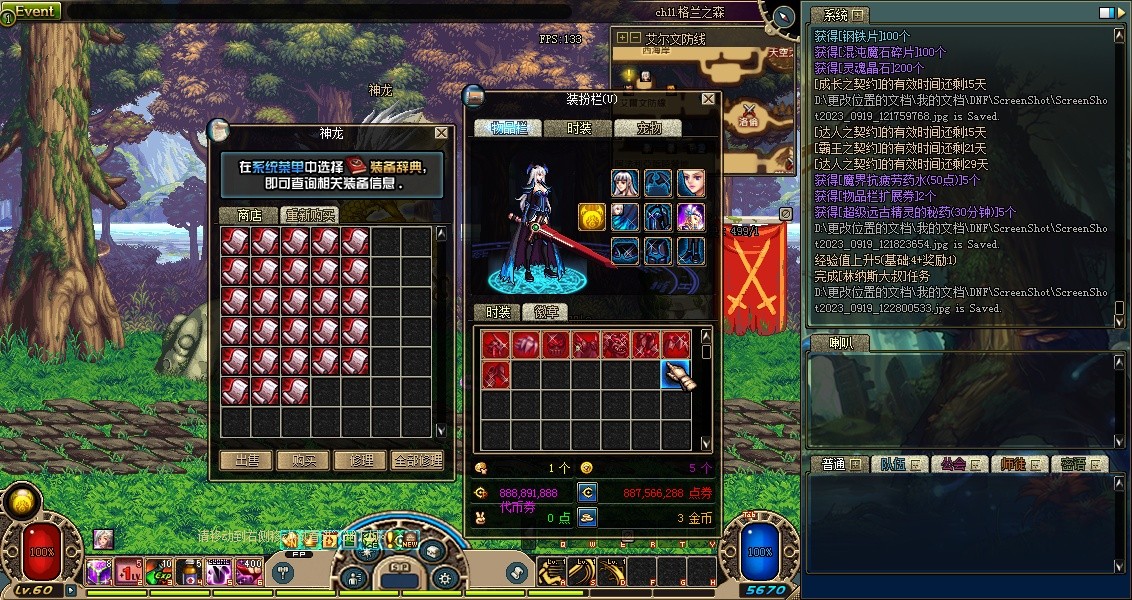Click the 出售 sell button

pos(247,461)
